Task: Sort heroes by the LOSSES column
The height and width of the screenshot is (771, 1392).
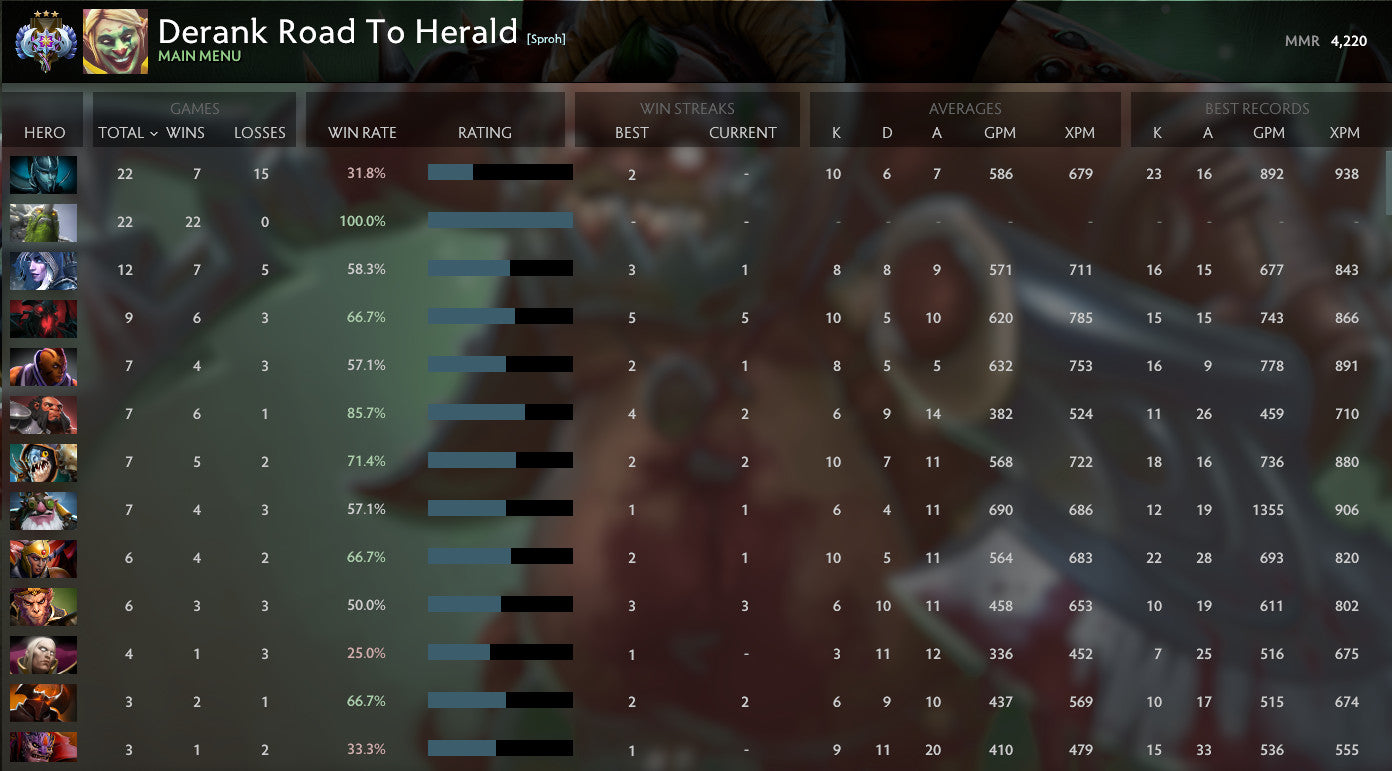Action: pos(260,132)
